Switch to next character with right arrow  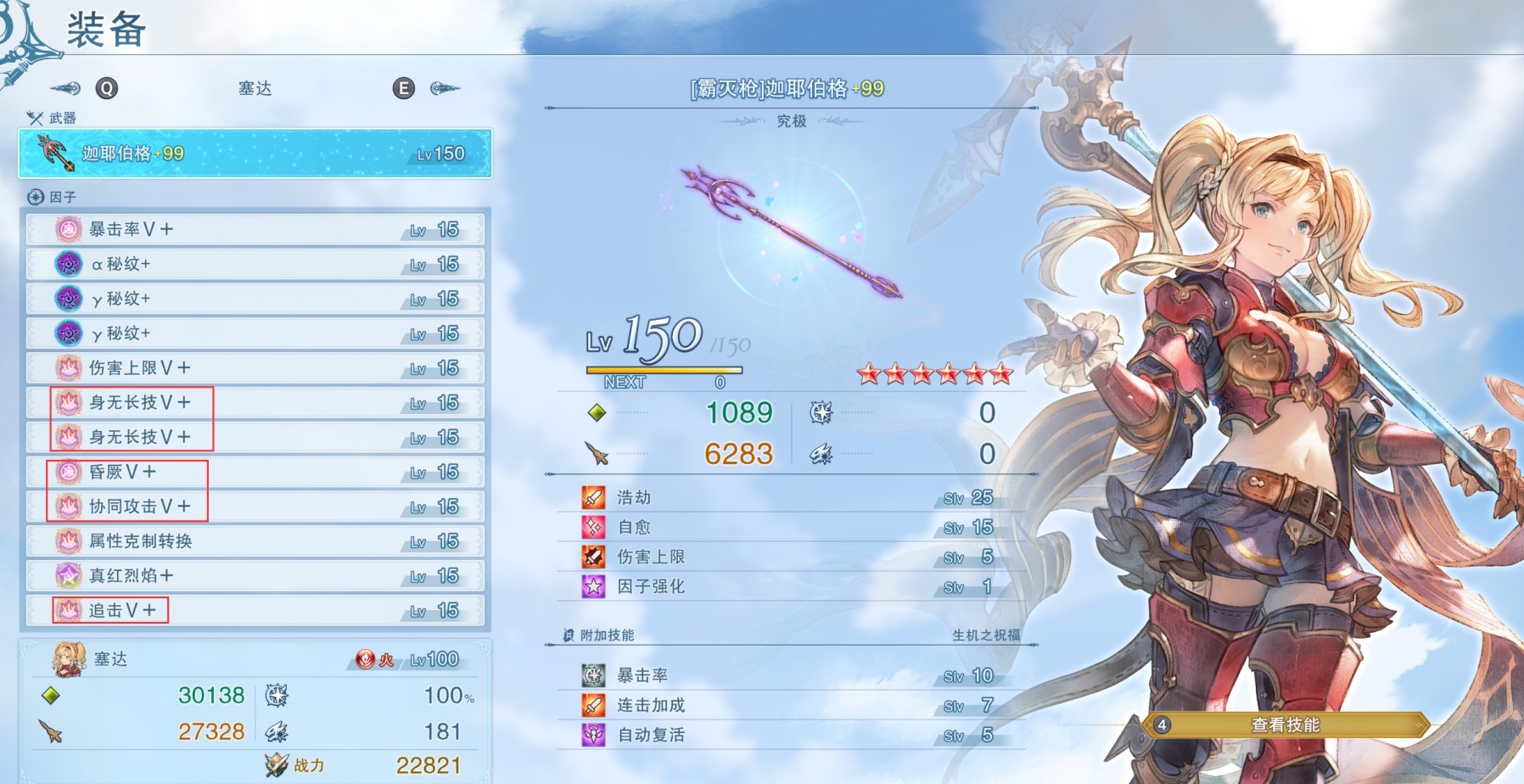click(444, 88)
